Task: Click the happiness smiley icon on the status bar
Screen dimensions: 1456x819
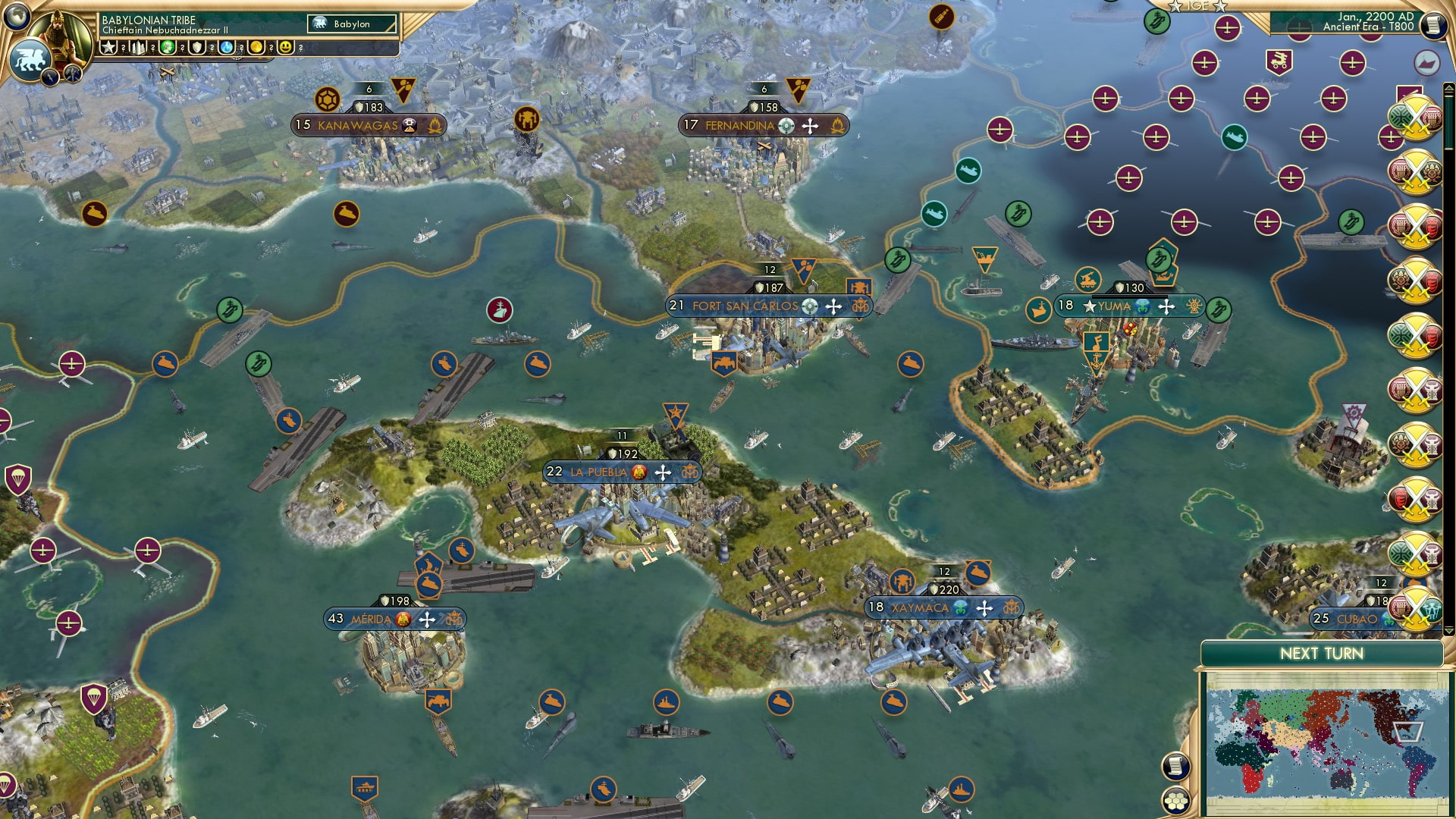Action: coord(284,48)
